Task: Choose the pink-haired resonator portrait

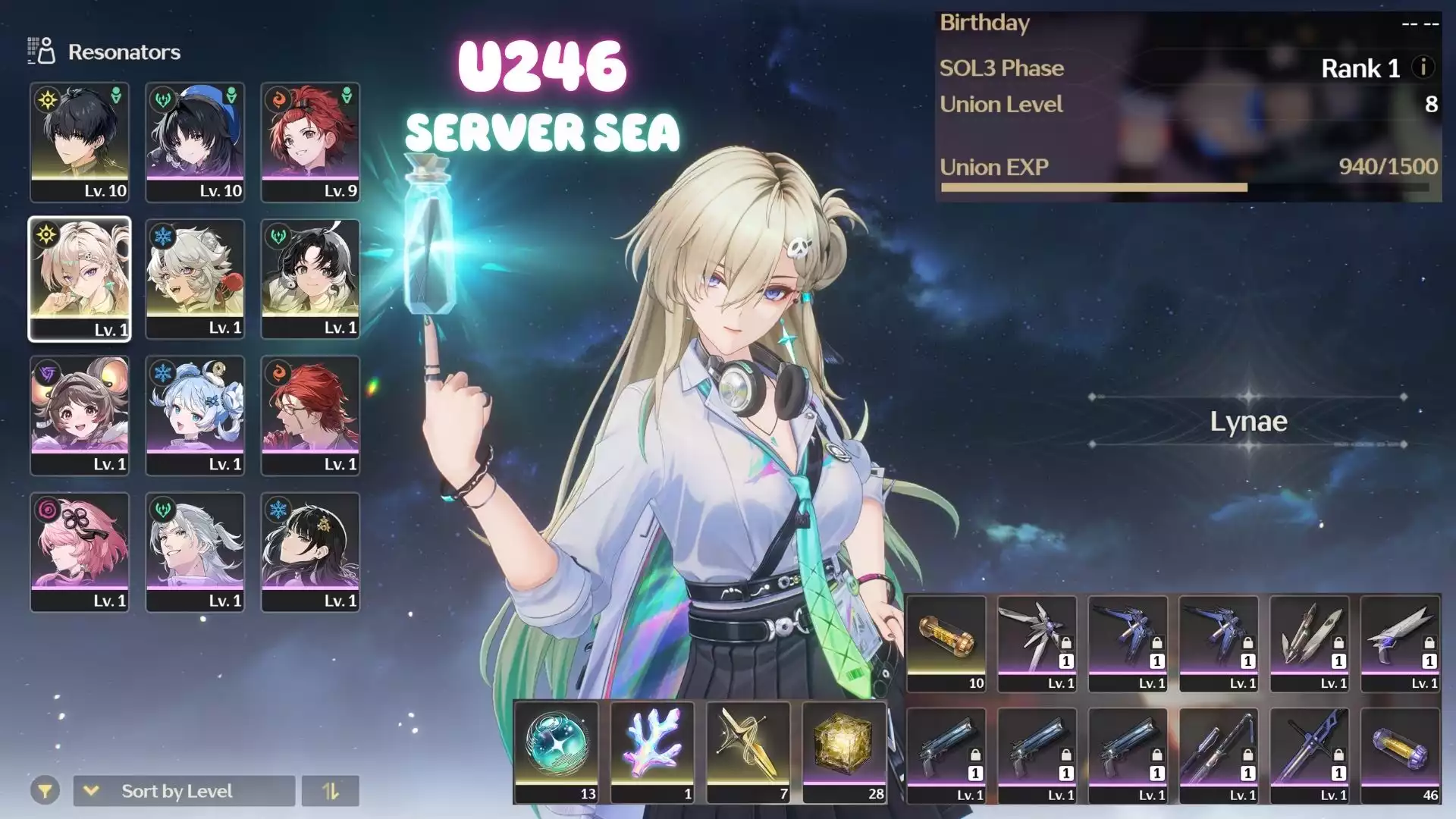Action: 80,551
